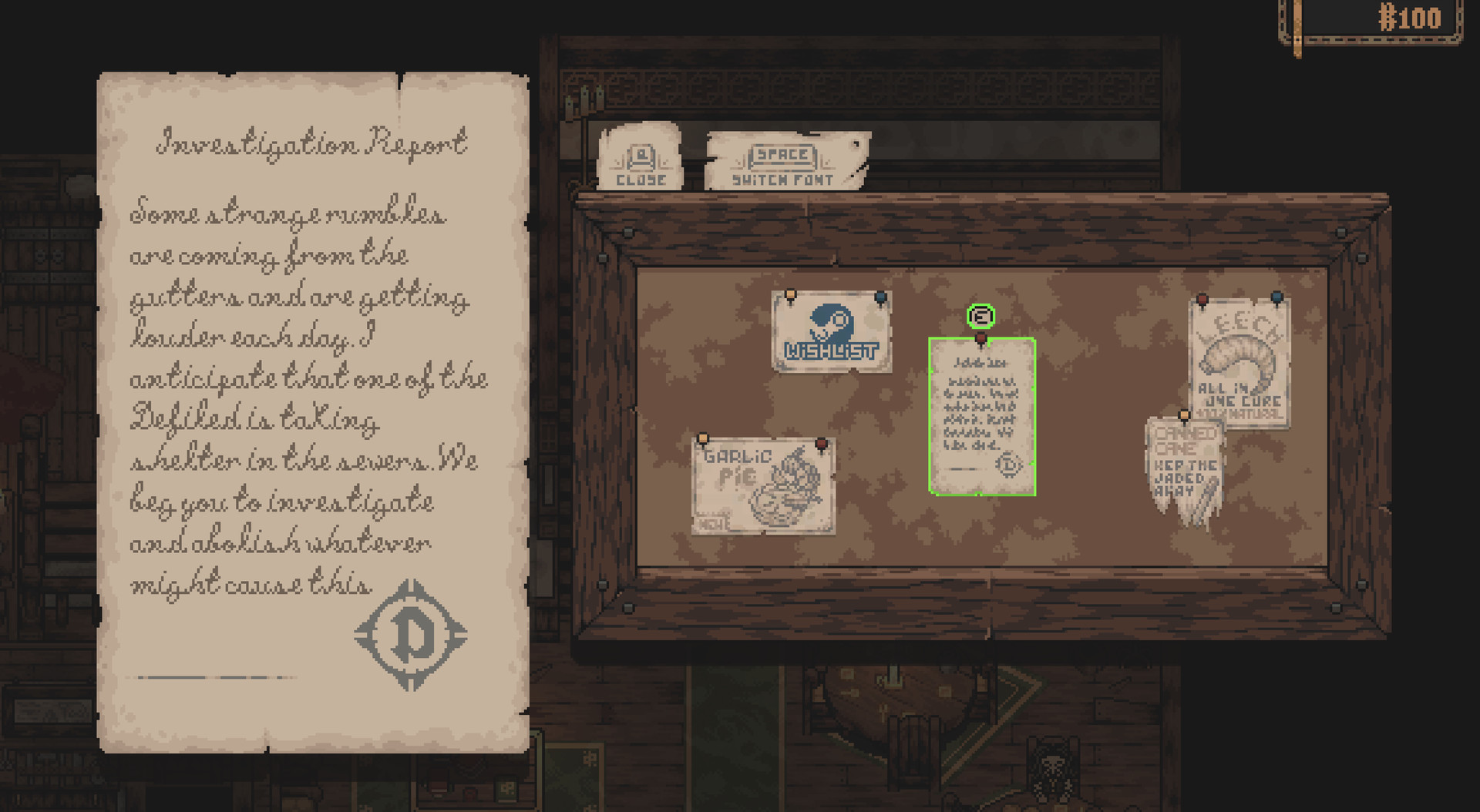Viewport: 1480px width, 812px height.
Task: Click the Q key icon on the Close scrap
Action: (x=641, y=158)
